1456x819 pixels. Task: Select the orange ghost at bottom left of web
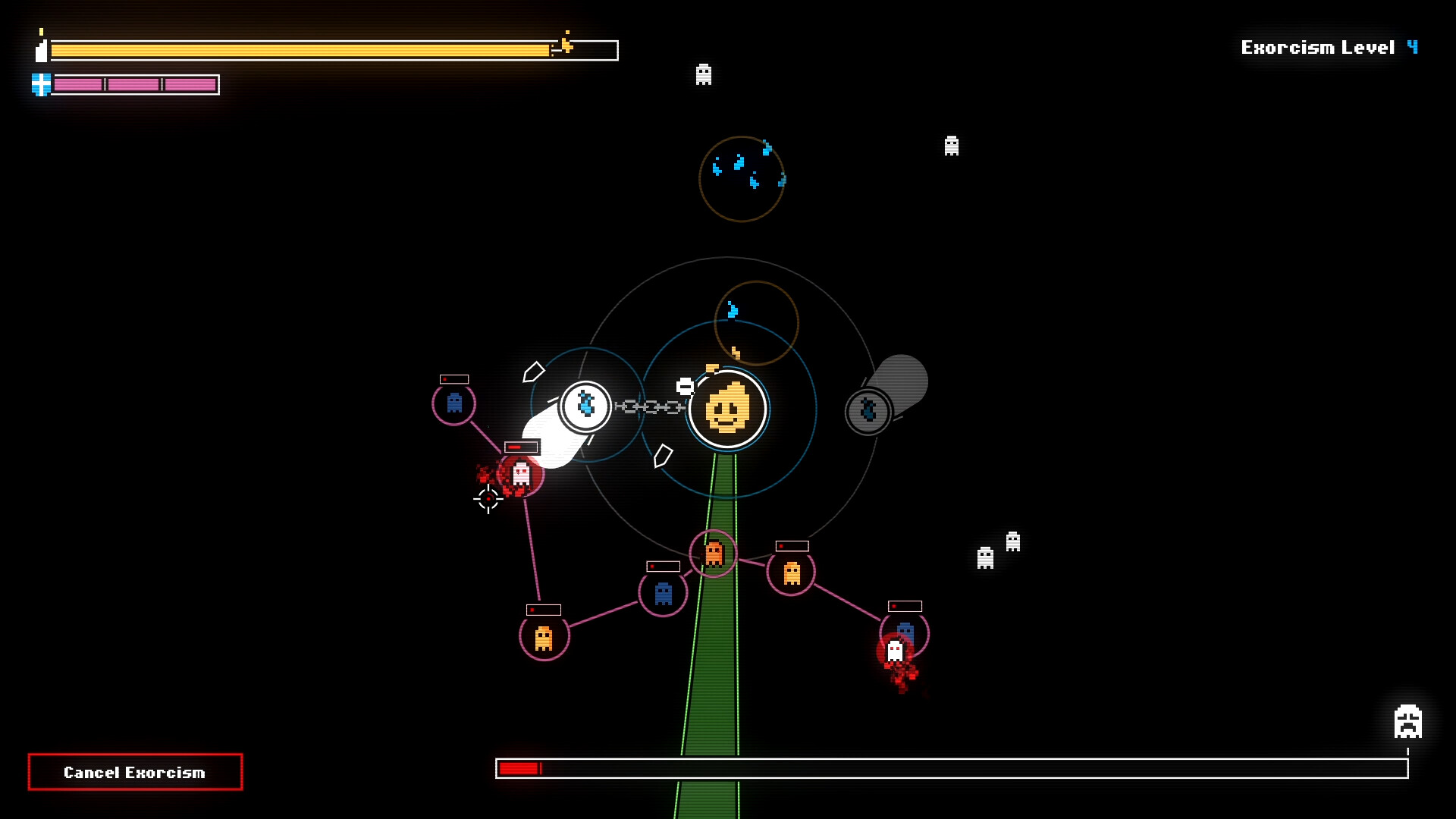(545, 638)
